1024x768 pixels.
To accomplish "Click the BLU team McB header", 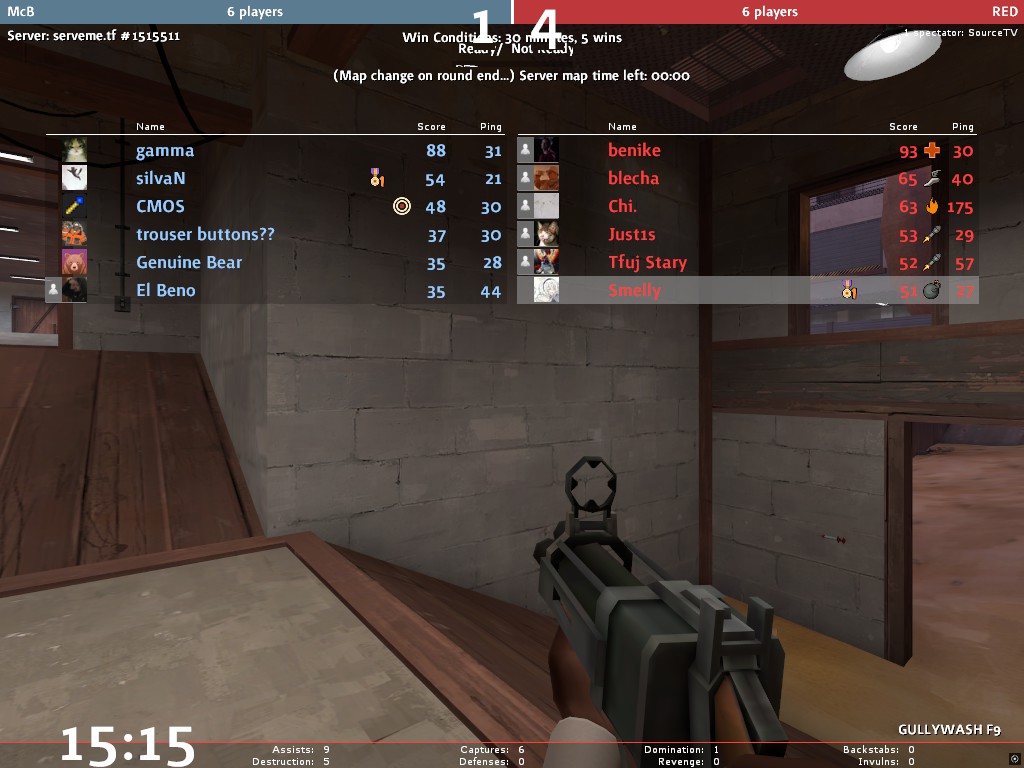I will pos(255,12).
